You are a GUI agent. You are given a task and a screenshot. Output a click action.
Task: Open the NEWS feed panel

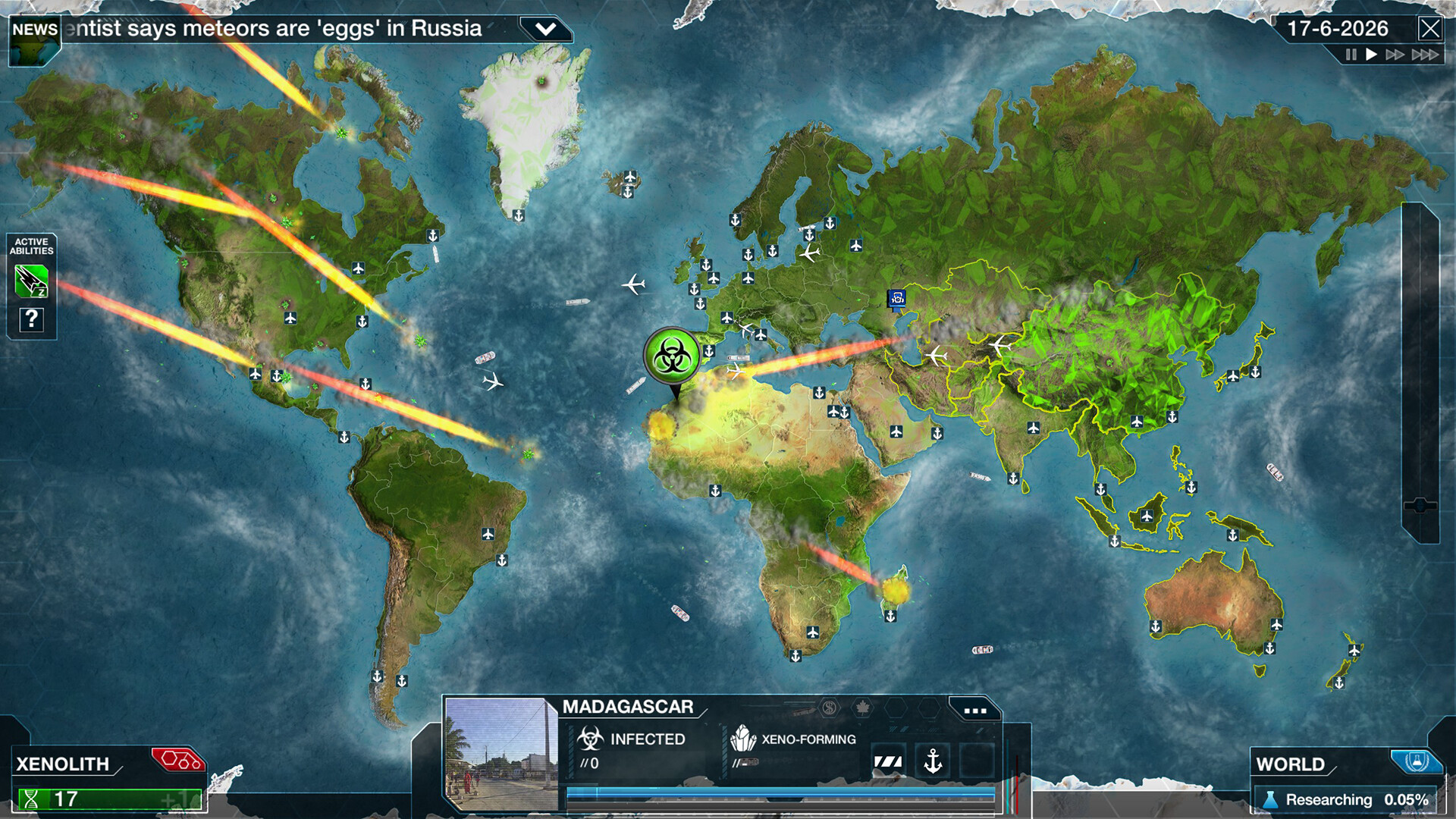(33, 29)
